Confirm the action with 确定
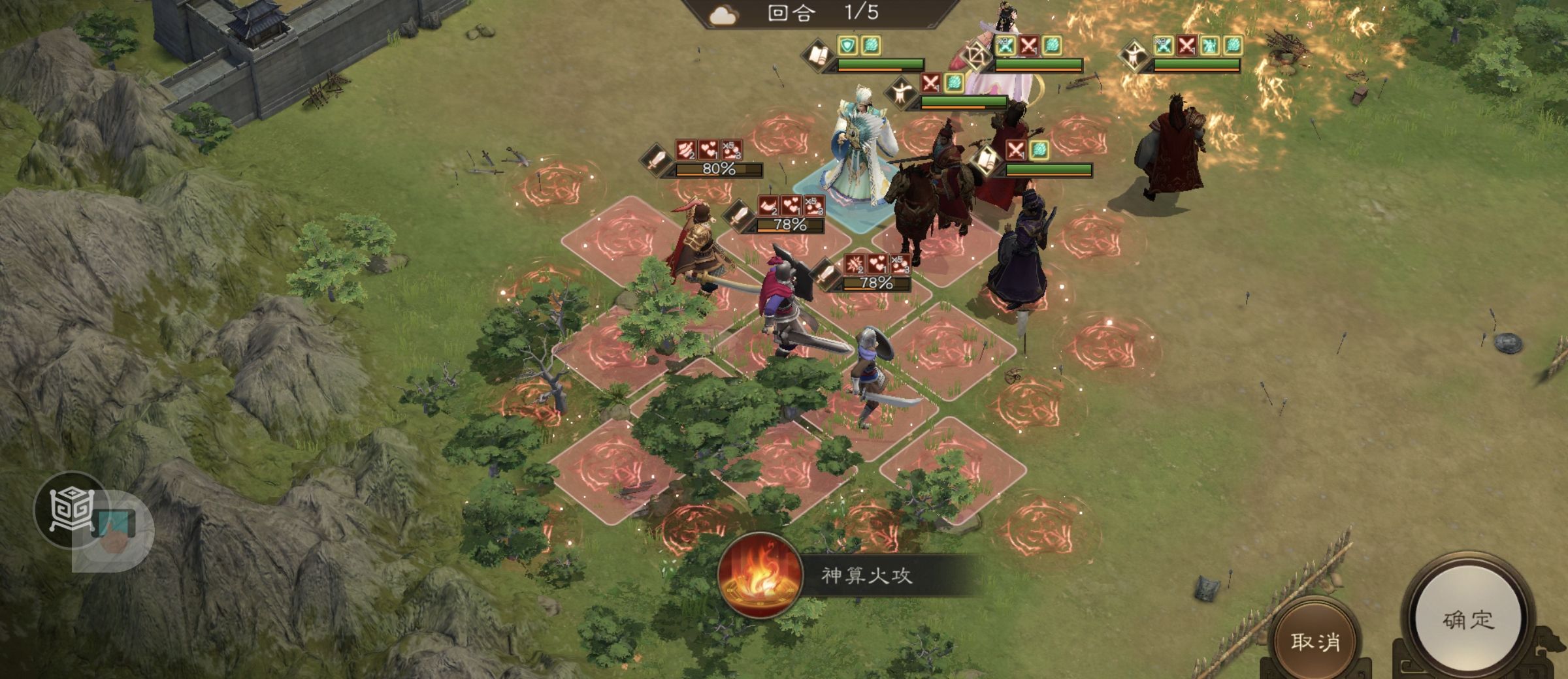This screenshot has height=679, width=1568. click(x=1467, y=619)
